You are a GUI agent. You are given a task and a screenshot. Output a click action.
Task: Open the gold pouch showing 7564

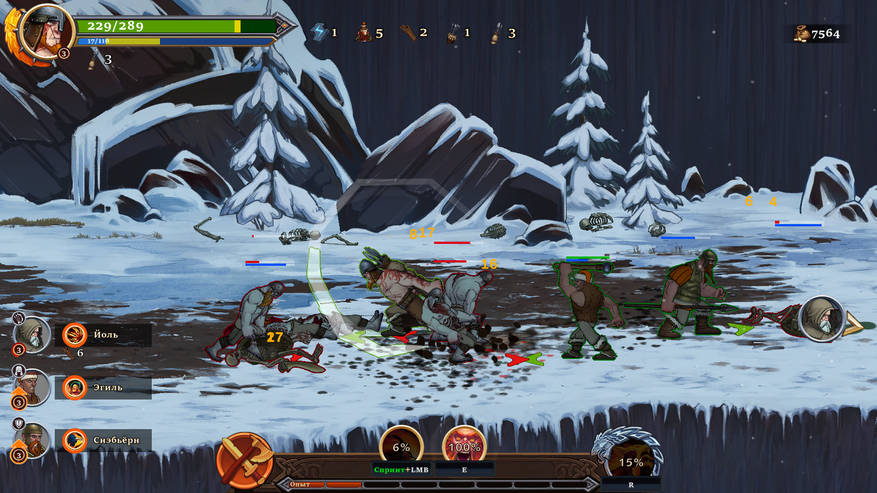802,33
